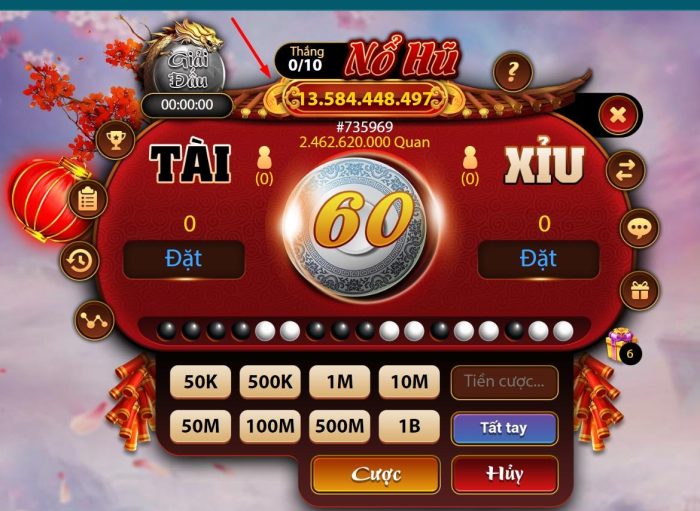Open the chat bubble icon

(x=639, y=228)
